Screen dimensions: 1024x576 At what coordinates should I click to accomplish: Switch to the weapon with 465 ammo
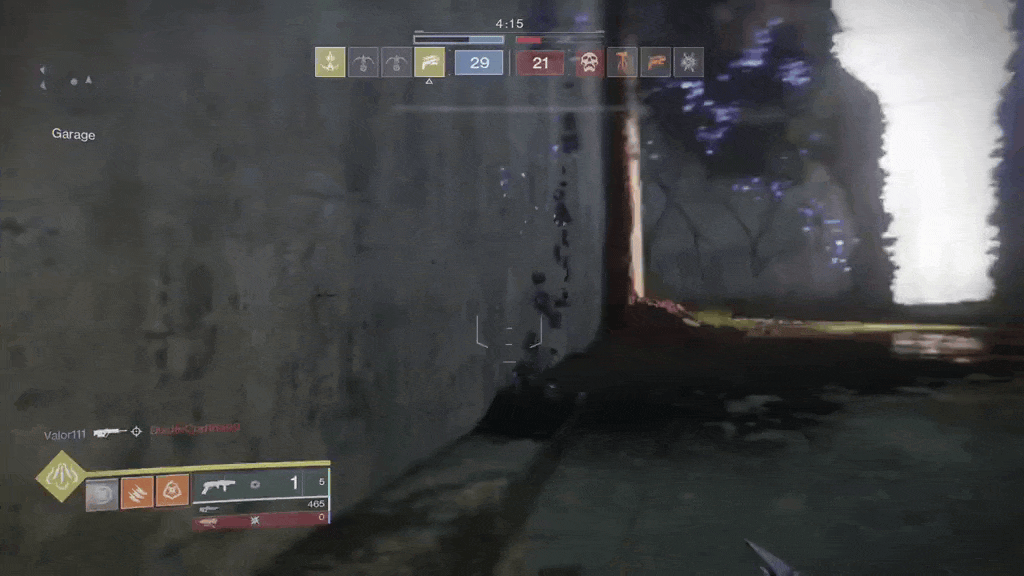tap(262, 506)
